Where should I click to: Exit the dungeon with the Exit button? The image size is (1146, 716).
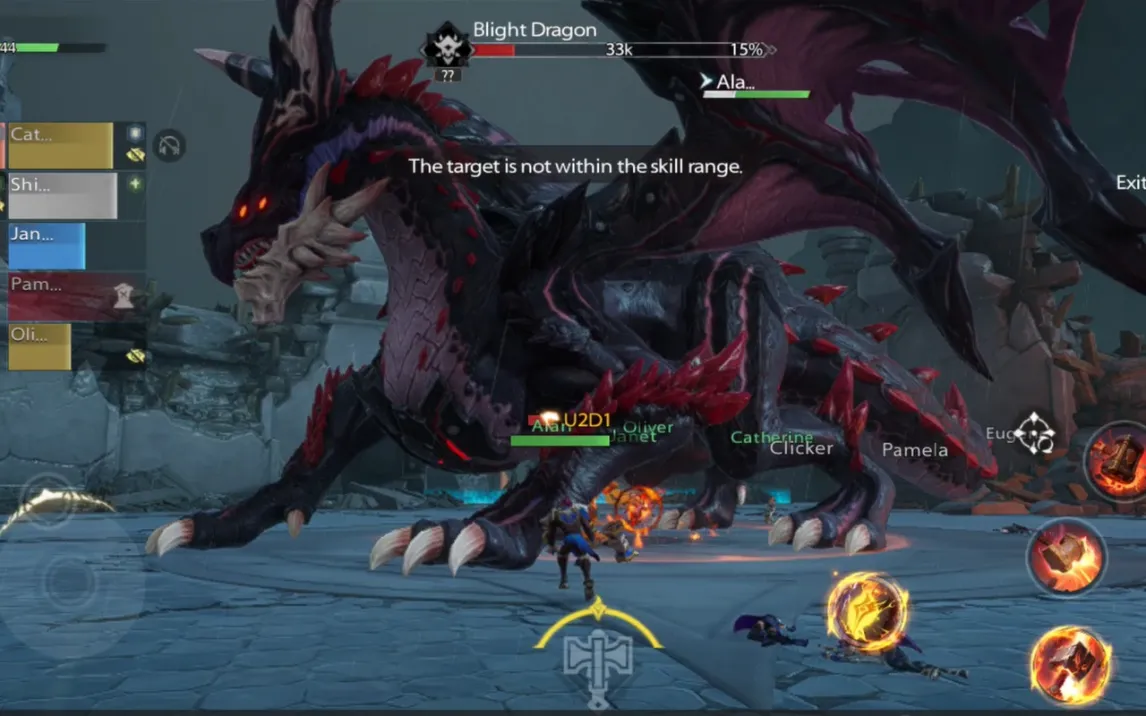tap(1131, 183)
